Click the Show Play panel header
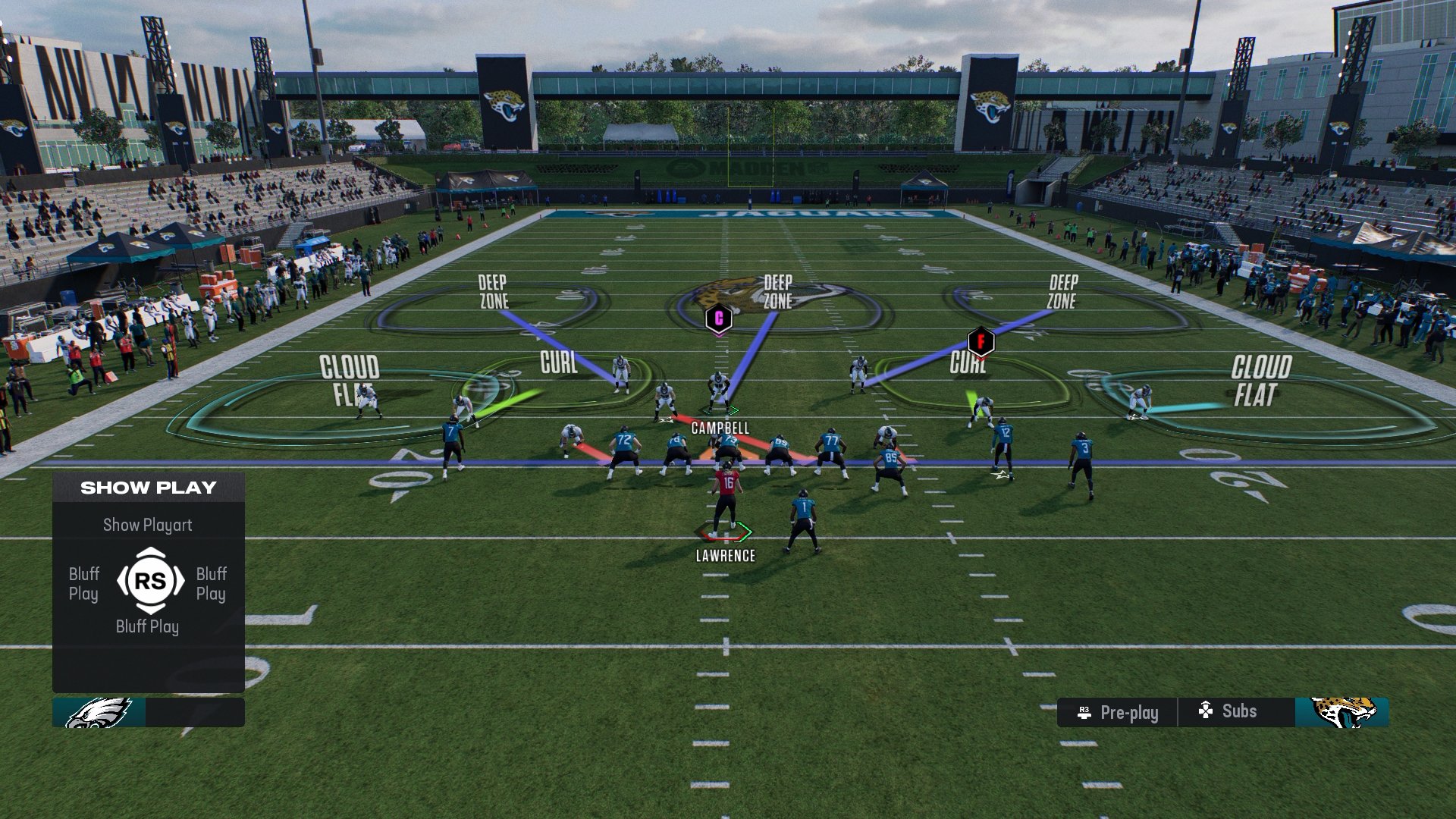 click(x=149, y=488)
